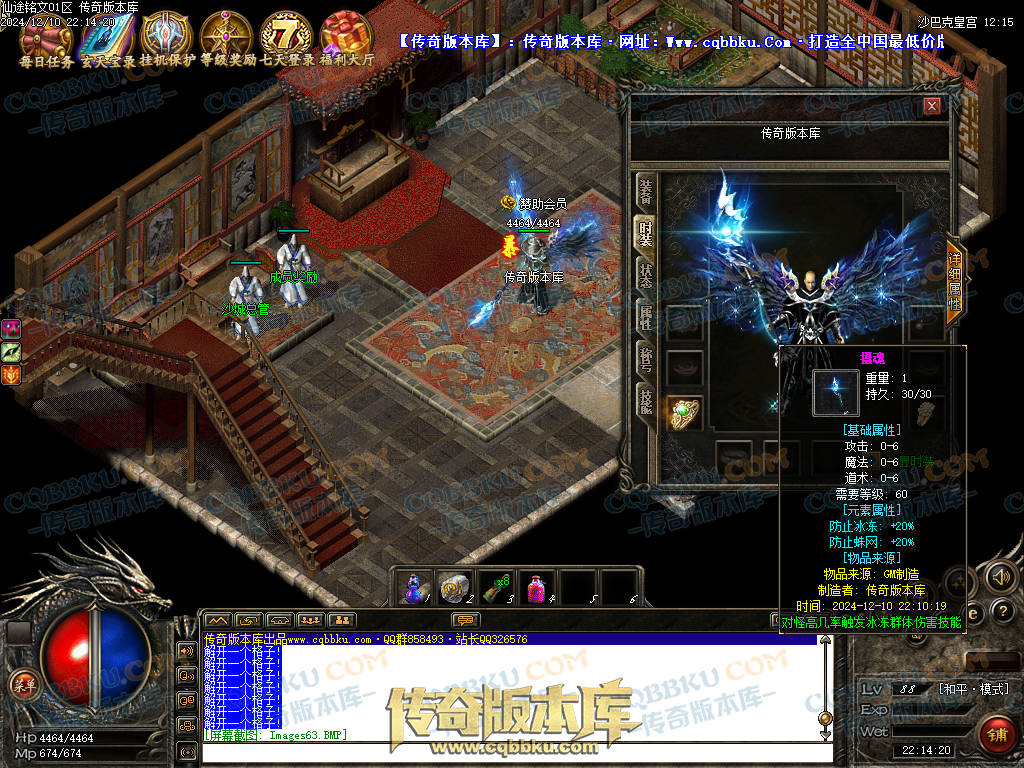Open the 七天登录 seven-day login icon
Image resolution: width=1024 pixels, height=768 pixels.
point(287,35)
